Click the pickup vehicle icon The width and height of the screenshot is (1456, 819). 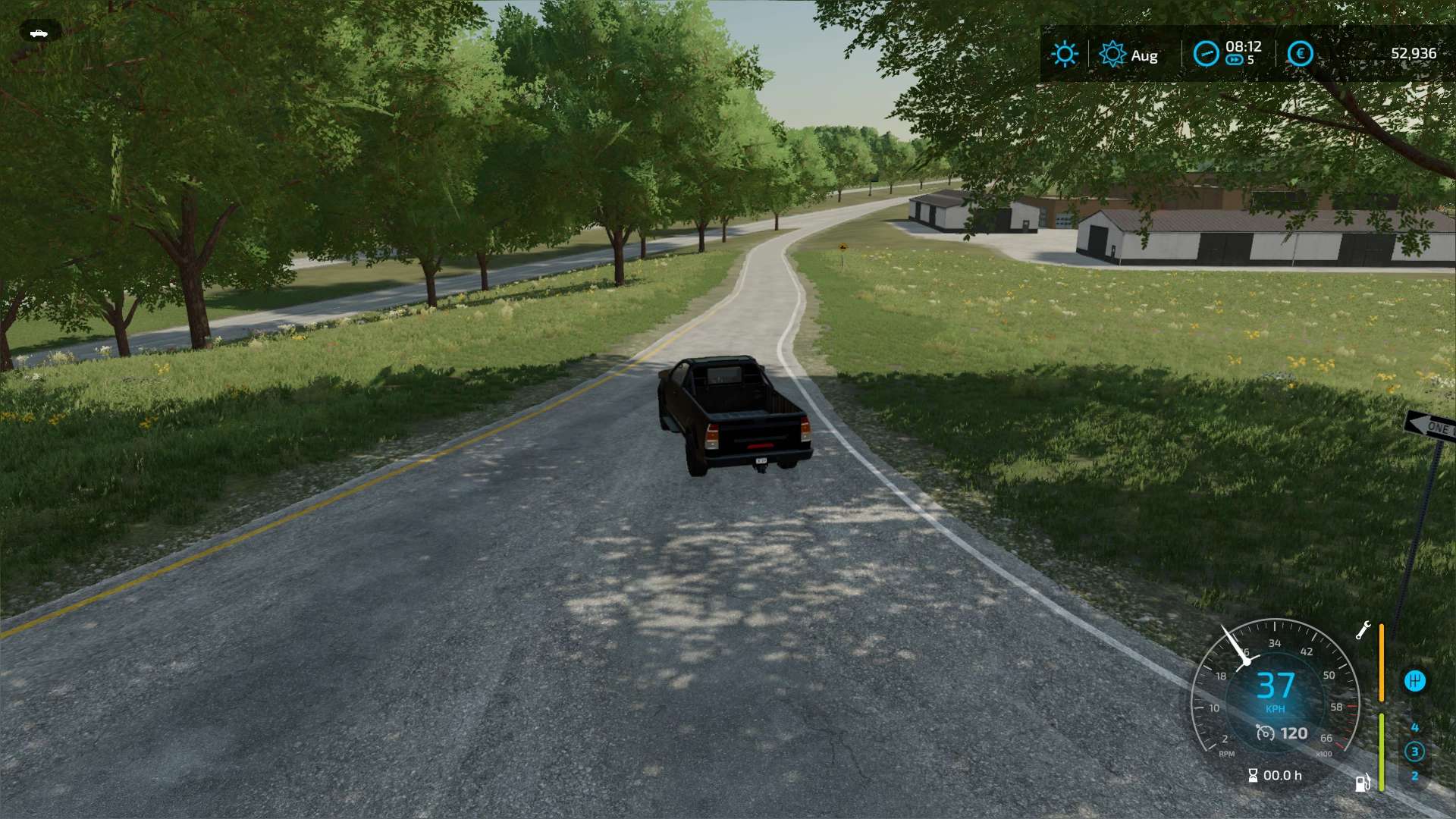[39, 33]
